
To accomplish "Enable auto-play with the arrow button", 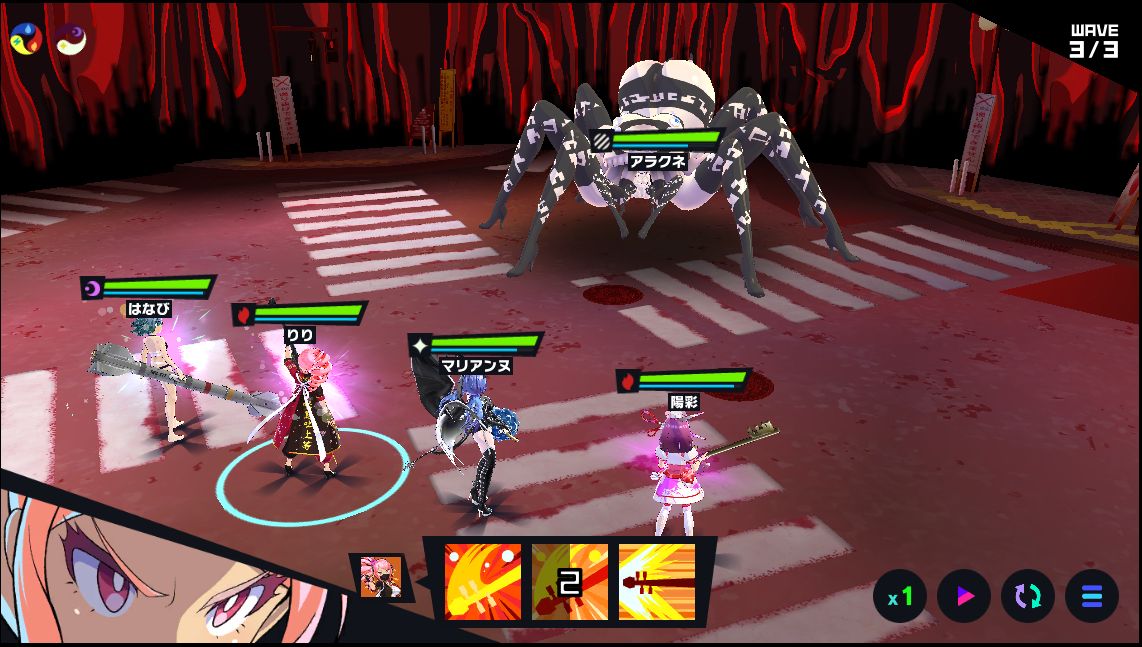I will [x=964, y=597].
